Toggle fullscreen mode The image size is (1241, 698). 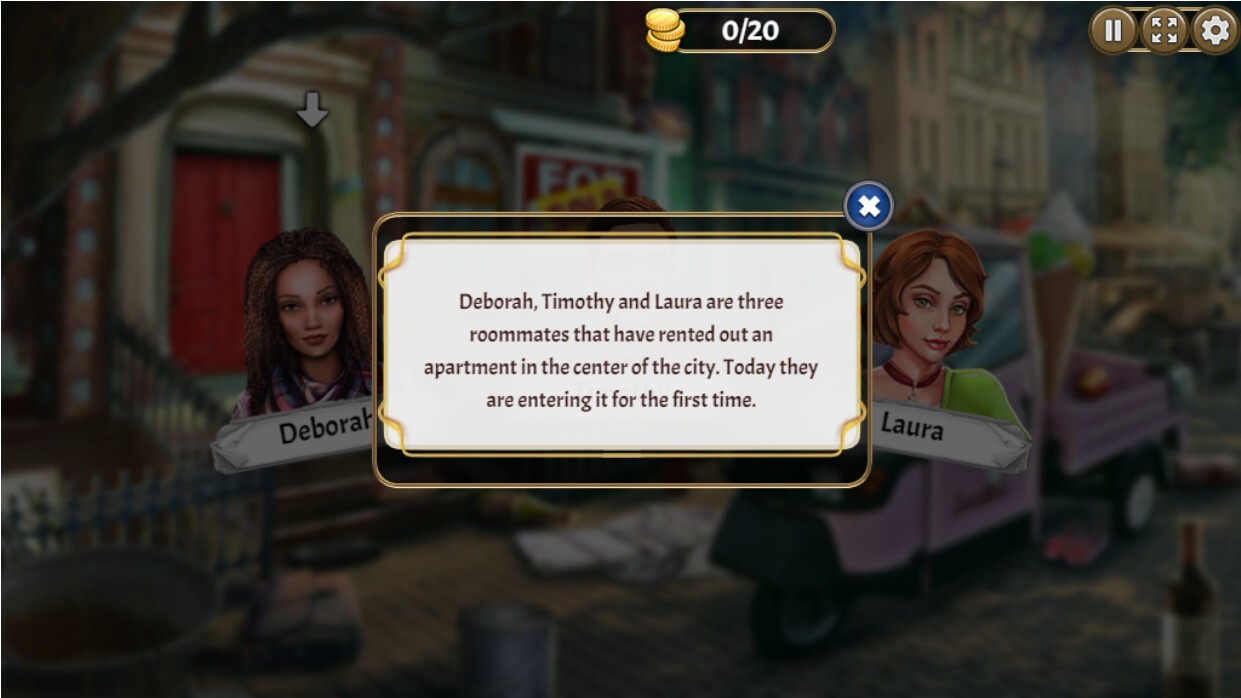1163,31
